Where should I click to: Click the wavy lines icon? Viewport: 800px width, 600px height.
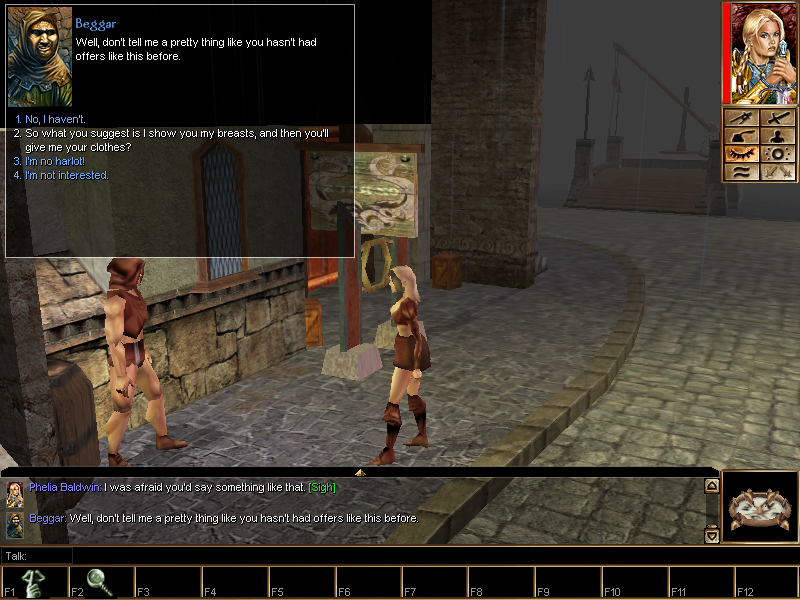coord(741,172)
